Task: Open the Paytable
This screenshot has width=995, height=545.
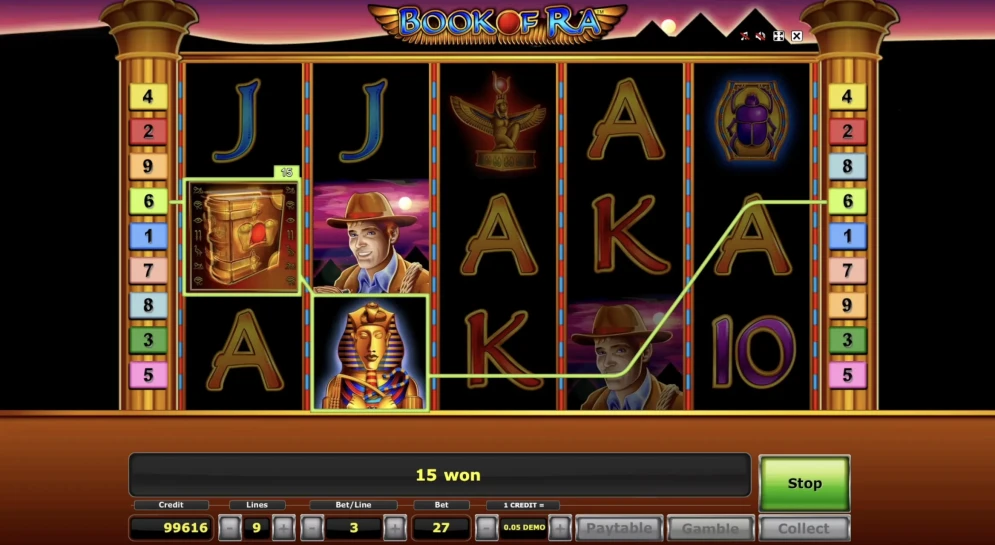Action: (618, 528)
